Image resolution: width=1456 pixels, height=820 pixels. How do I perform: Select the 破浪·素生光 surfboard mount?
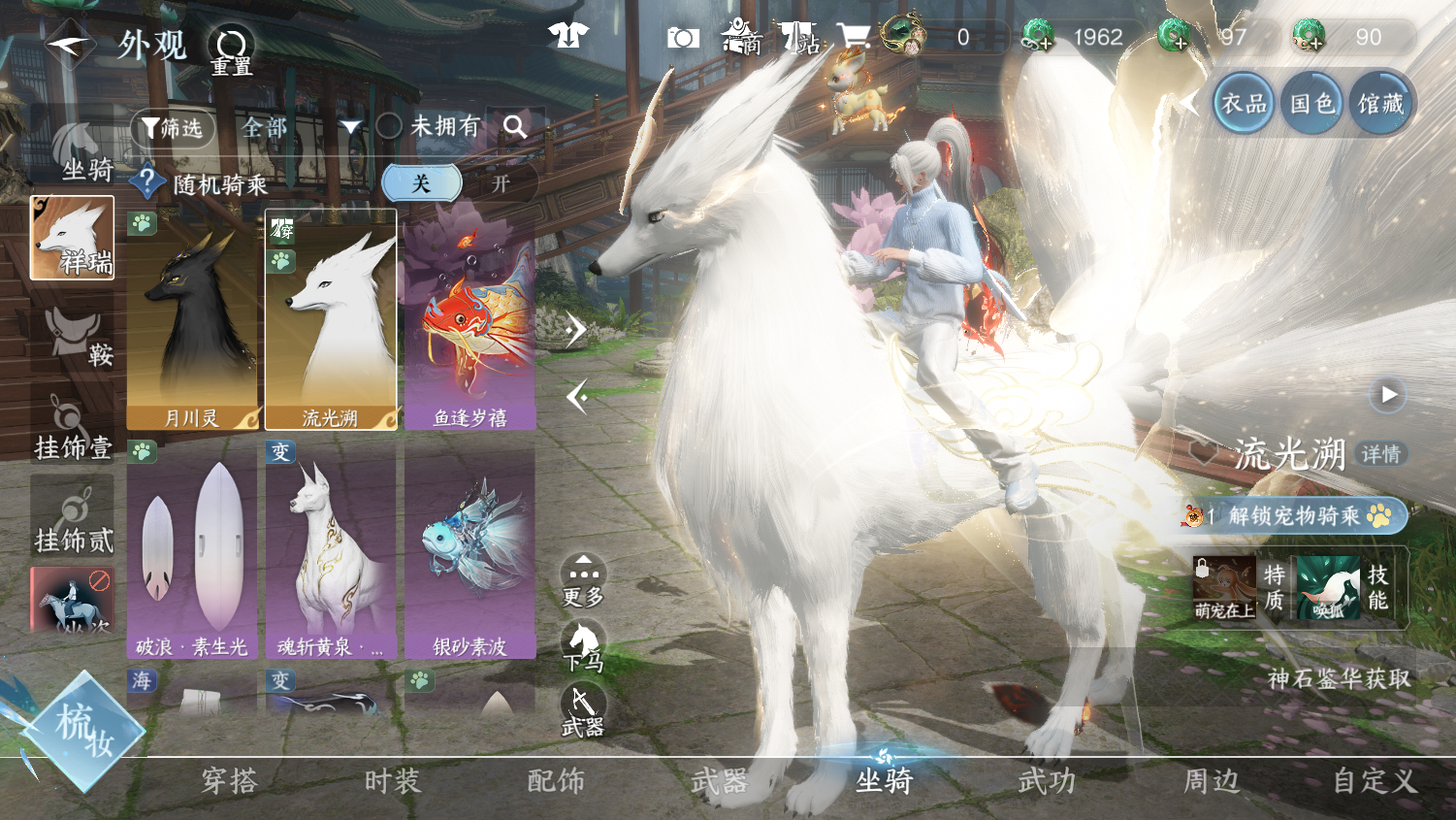[191, 550]
